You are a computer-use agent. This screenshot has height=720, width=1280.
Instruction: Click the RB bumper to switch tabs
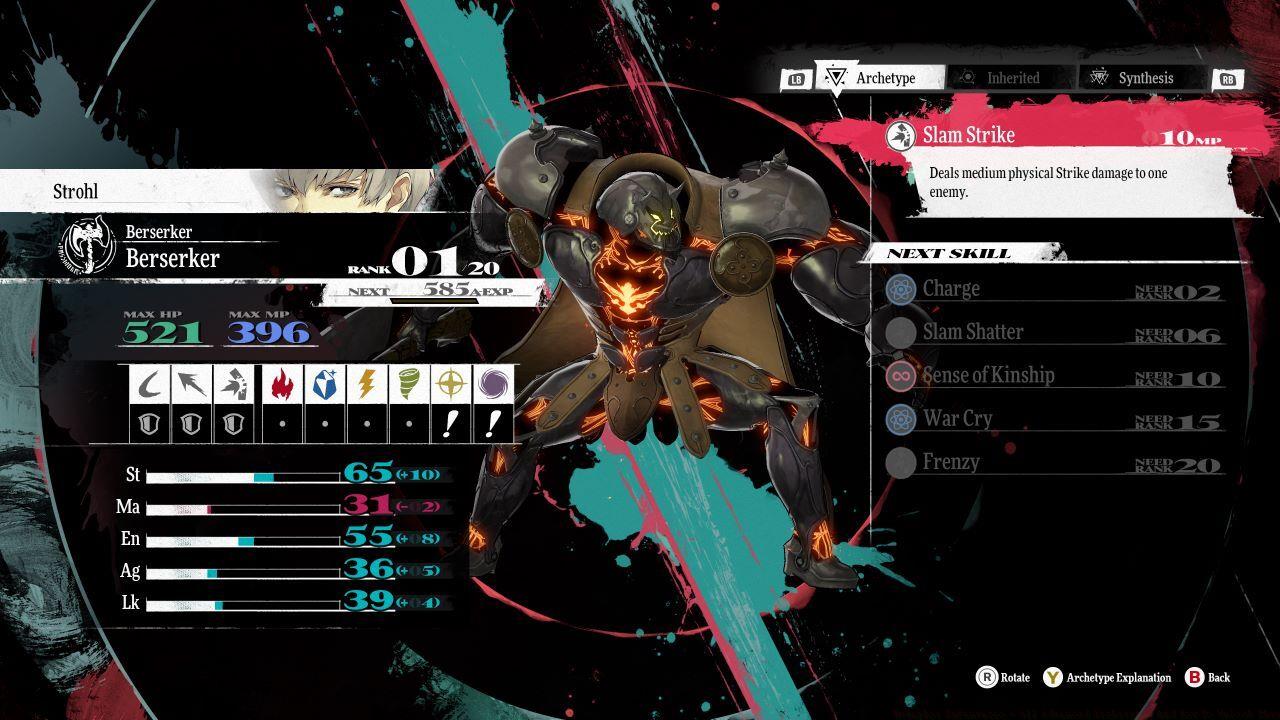click(1229, 77)
